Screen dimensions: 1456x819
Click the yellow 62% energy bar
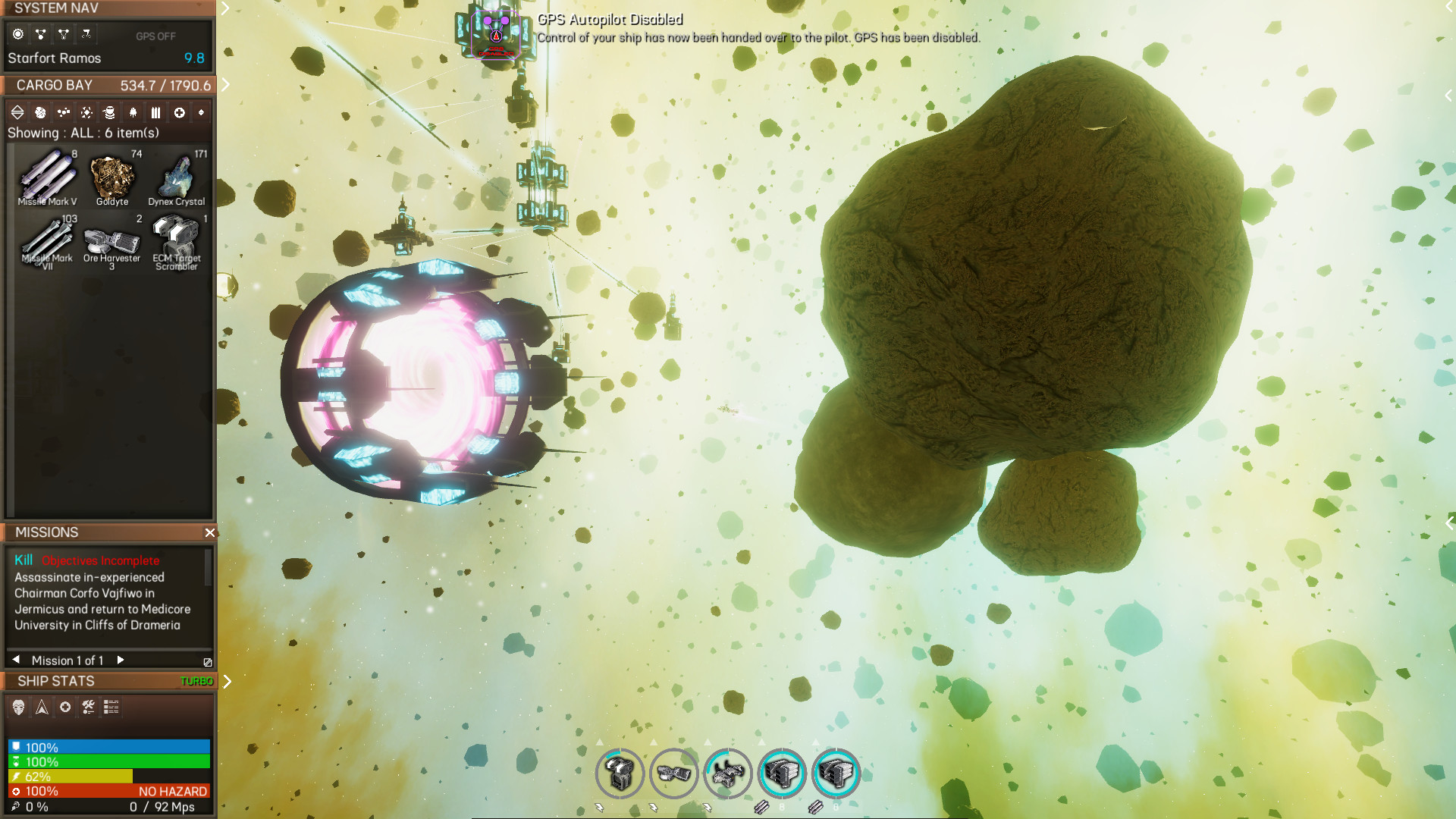point(68,776)
